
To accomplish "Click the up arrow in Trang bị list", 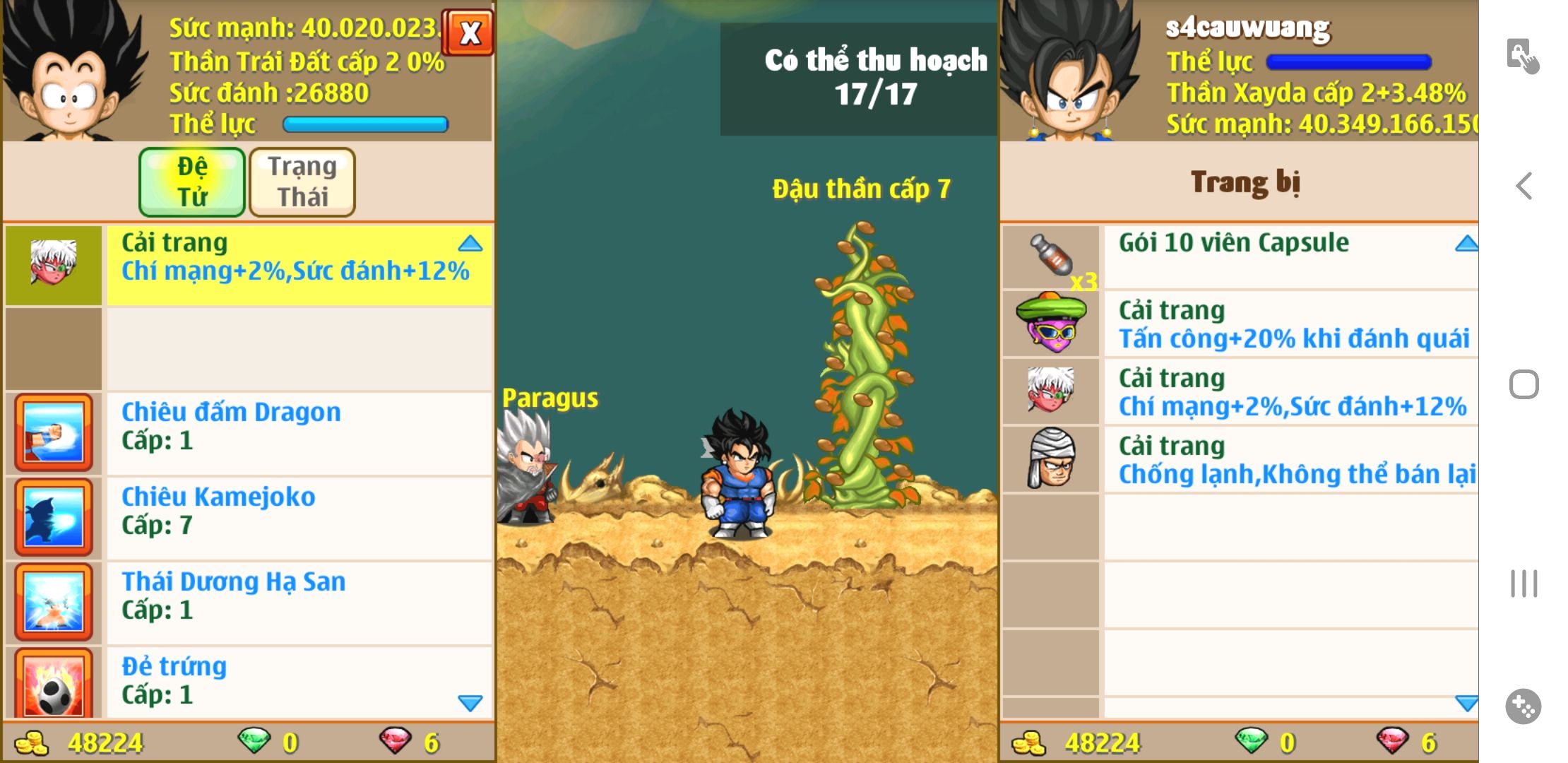I will click(x=1466, y=244).
